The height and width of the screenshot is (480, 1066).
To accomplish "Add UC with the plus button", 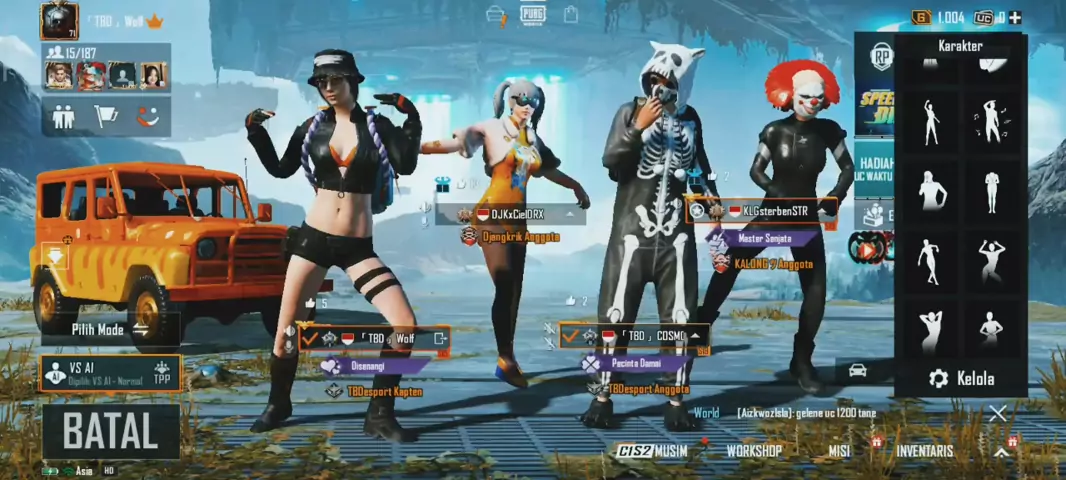I will [1015, 17].
